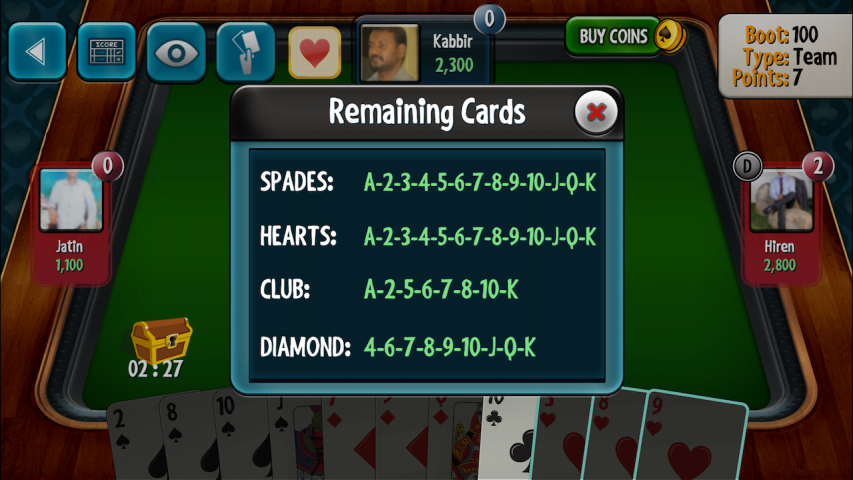
Task: Close the Remaining Cards popup
Action: point(596,112)
